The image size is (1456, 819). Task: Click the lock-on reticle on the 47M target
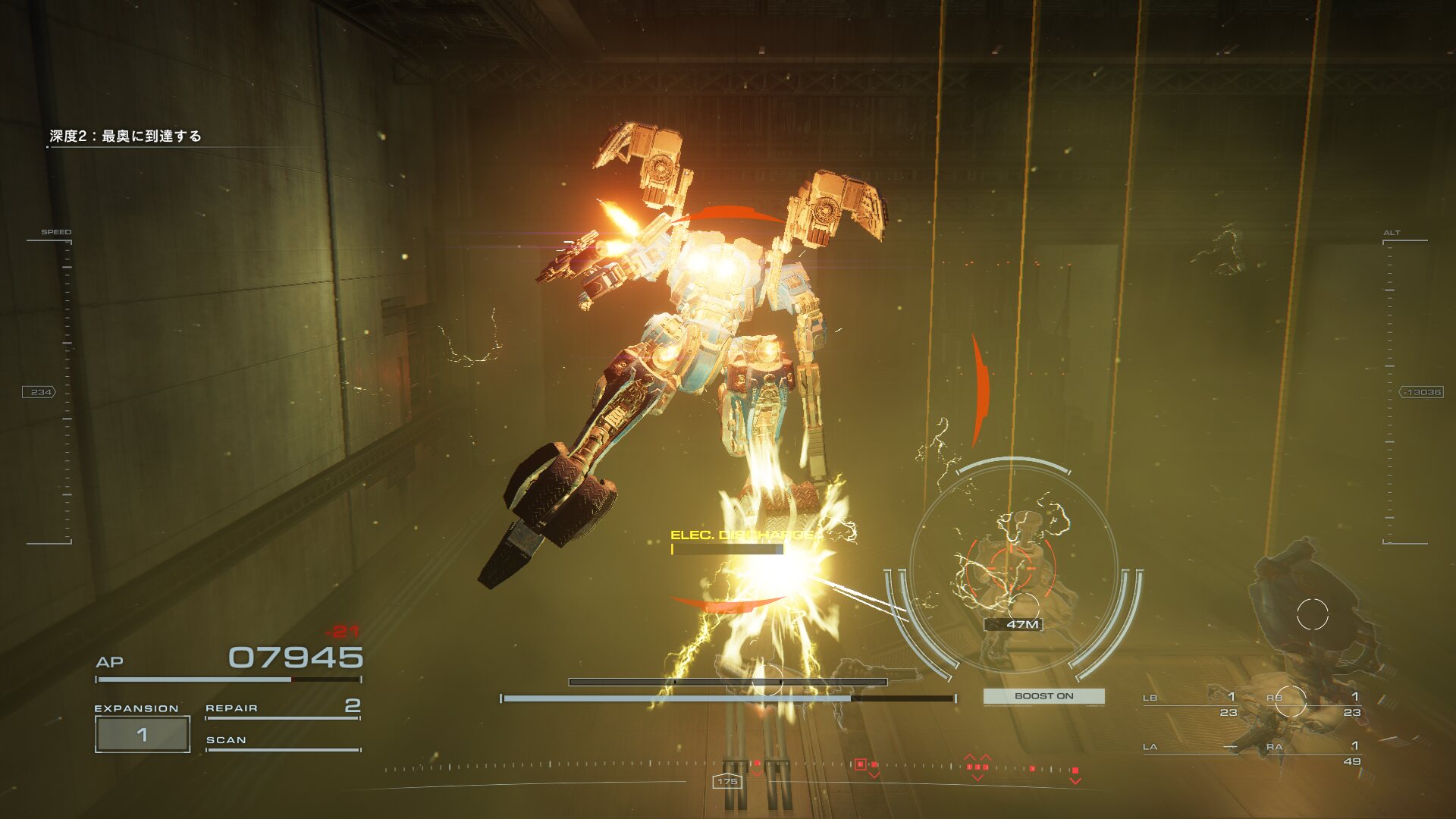click(x=1012, y=566)
